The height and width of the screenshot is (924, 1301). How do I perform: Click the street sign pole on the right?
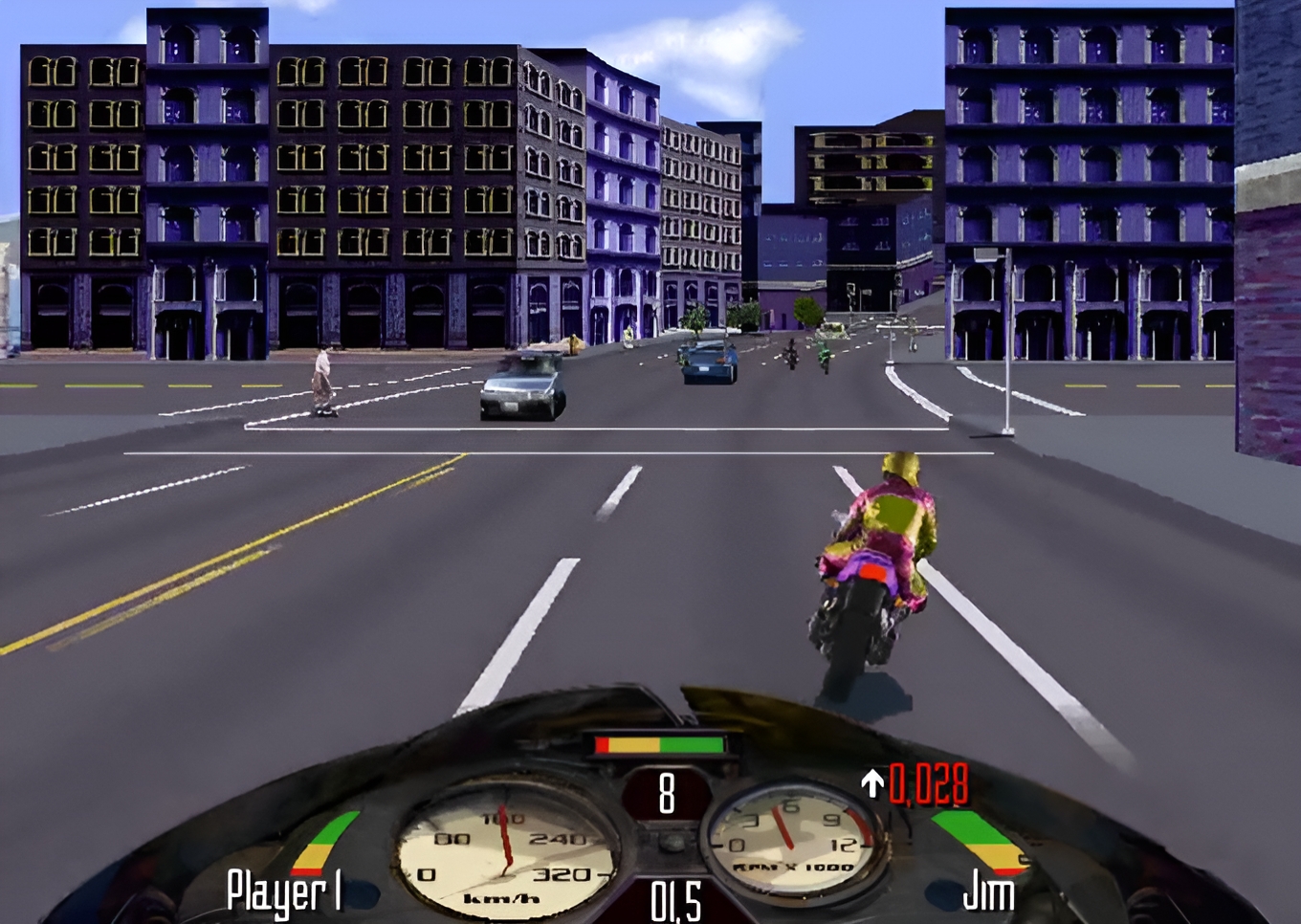pyautogui.click(x=1007, y=335)
